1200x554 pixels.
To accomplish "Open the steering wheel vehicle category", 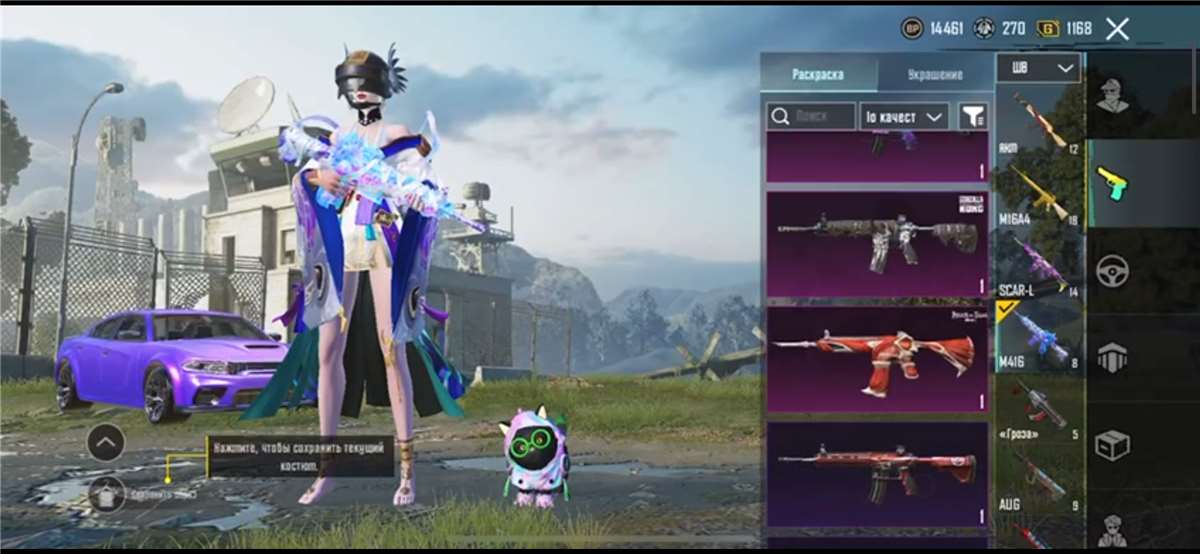I will [x=1112, y=270].
